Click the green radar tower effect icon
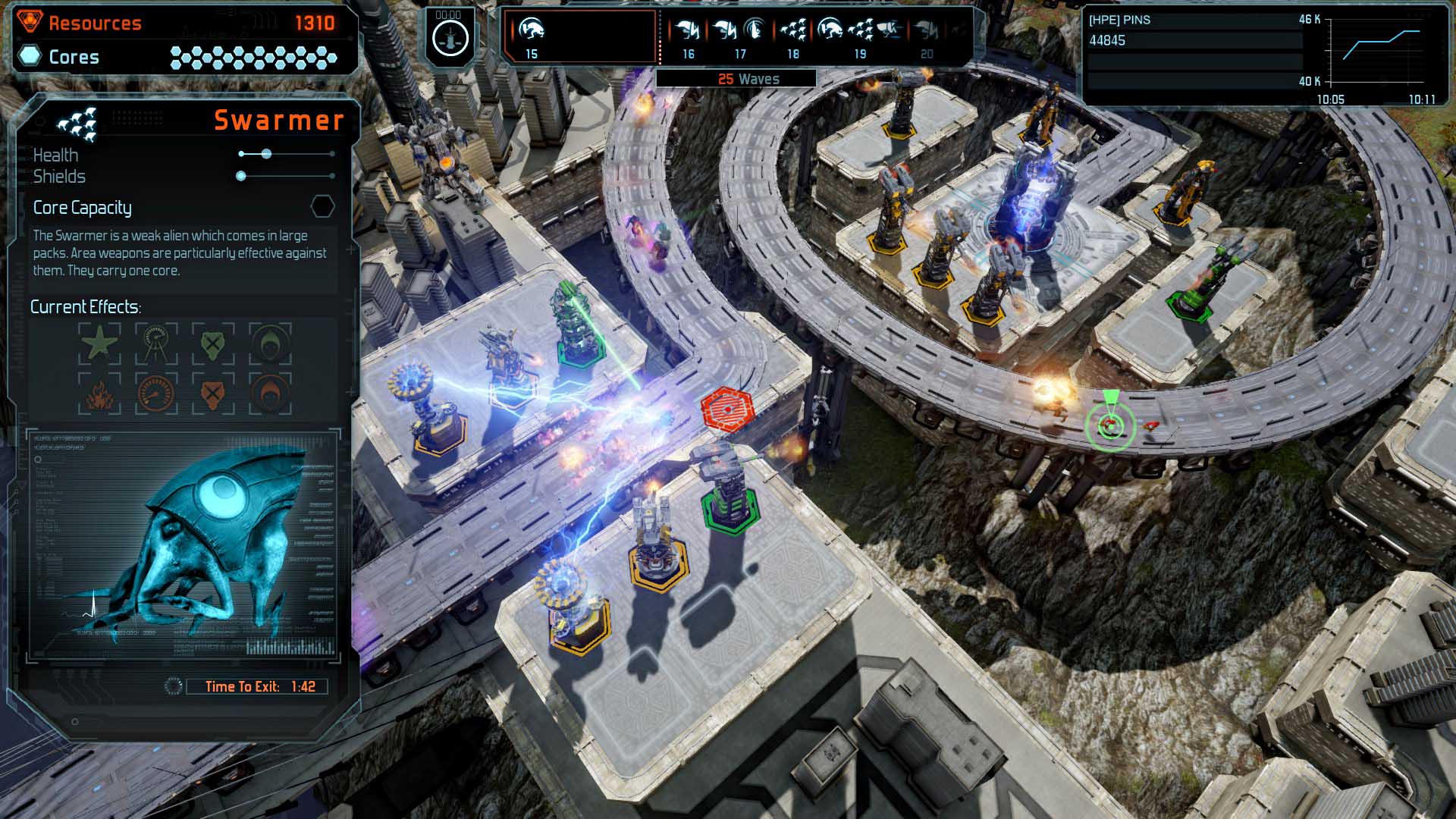 pos(155,343)
